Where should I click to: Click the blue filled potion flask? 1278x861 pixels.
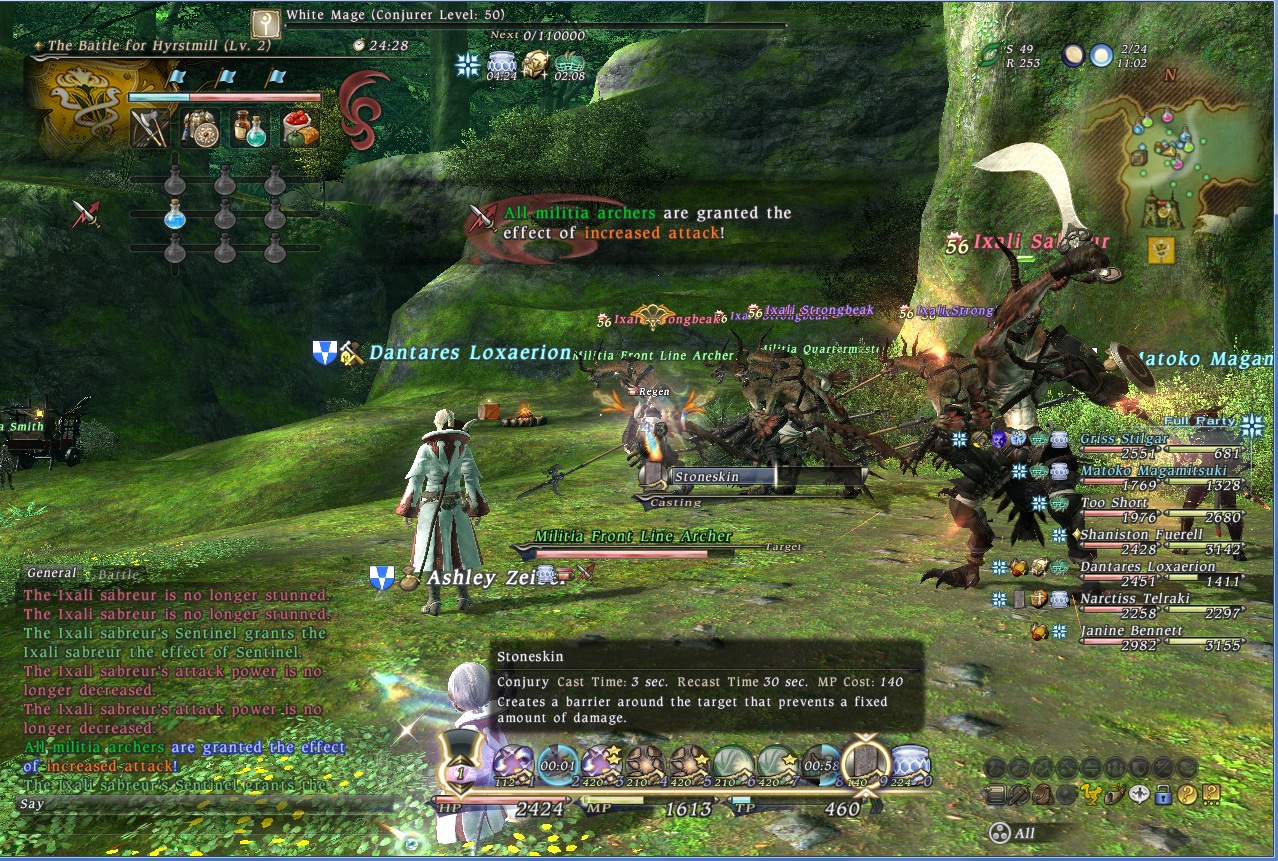tap(175, 213)
